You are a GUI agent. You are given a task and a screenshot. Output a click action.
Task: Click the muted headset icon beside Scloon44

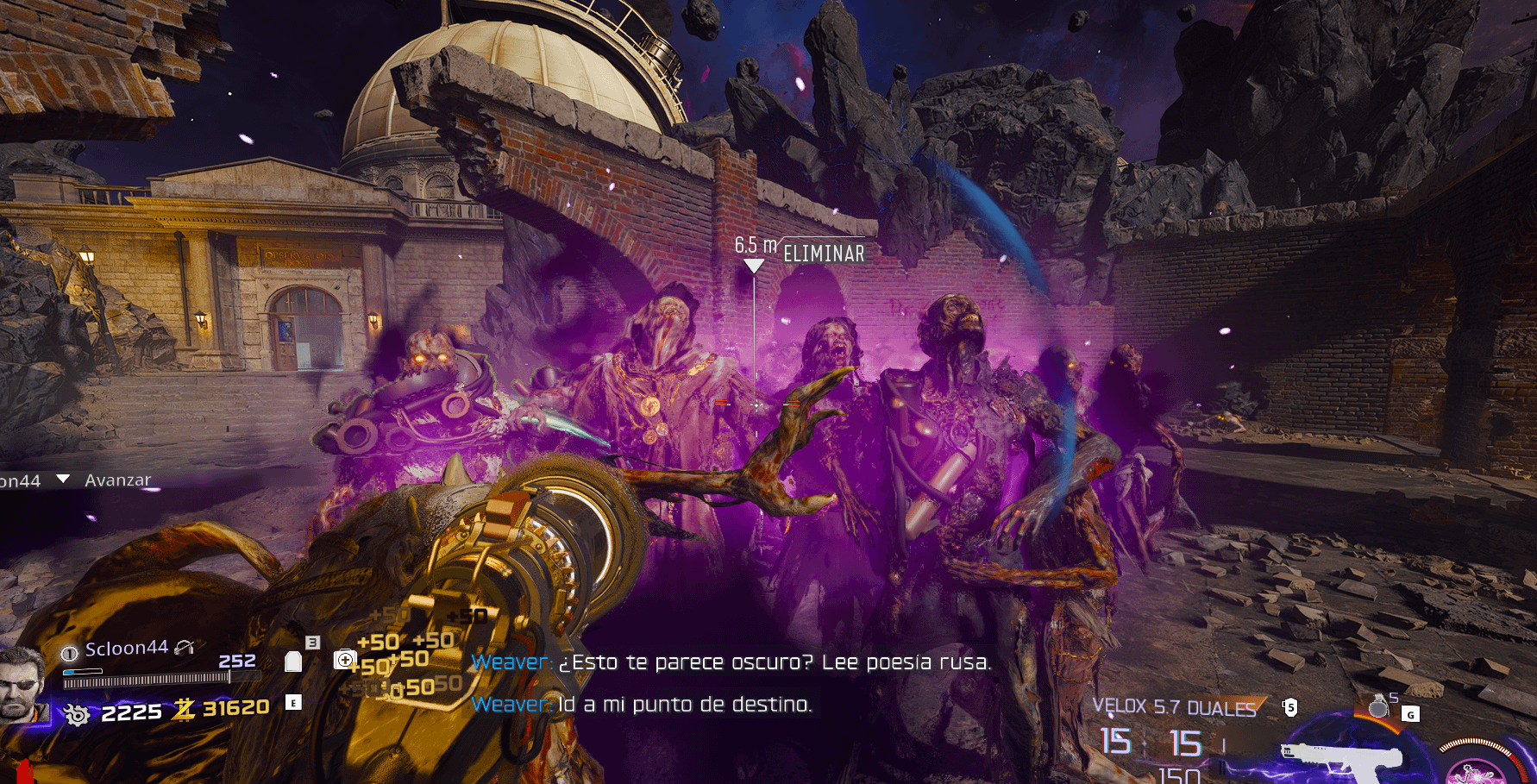coord(185,648)
